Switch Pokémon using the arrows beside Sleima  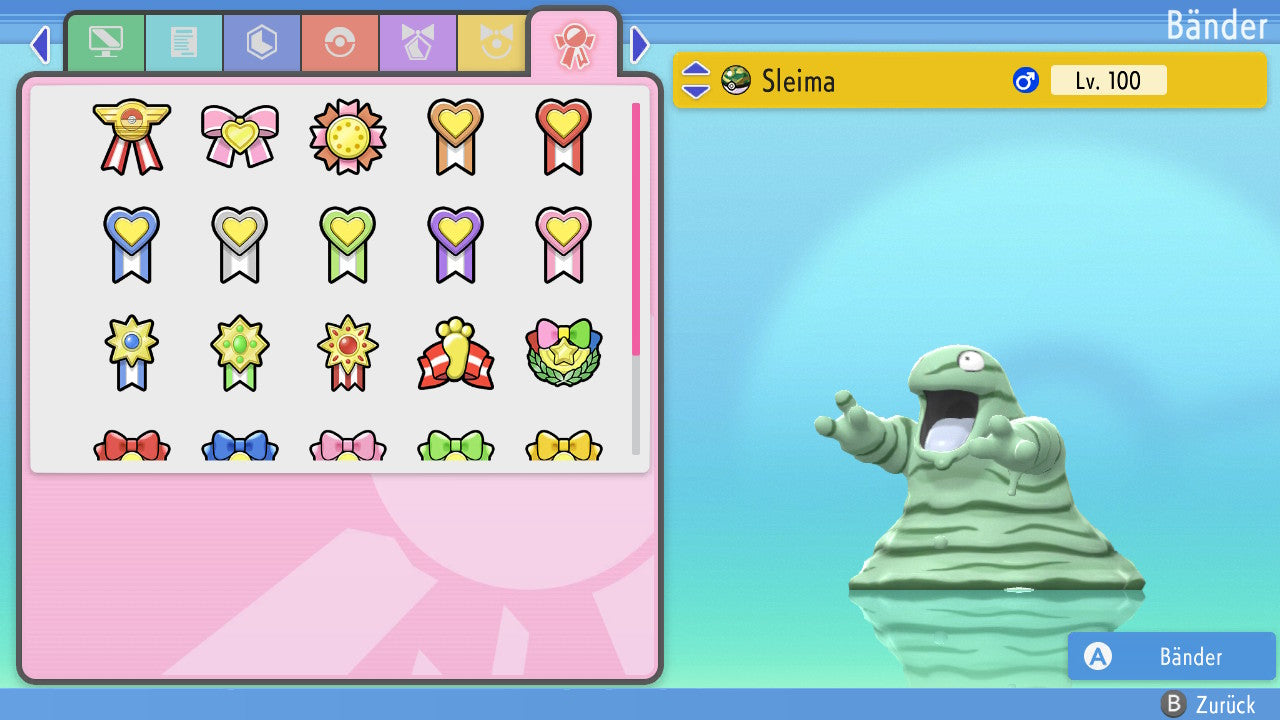tap(696, 80)
